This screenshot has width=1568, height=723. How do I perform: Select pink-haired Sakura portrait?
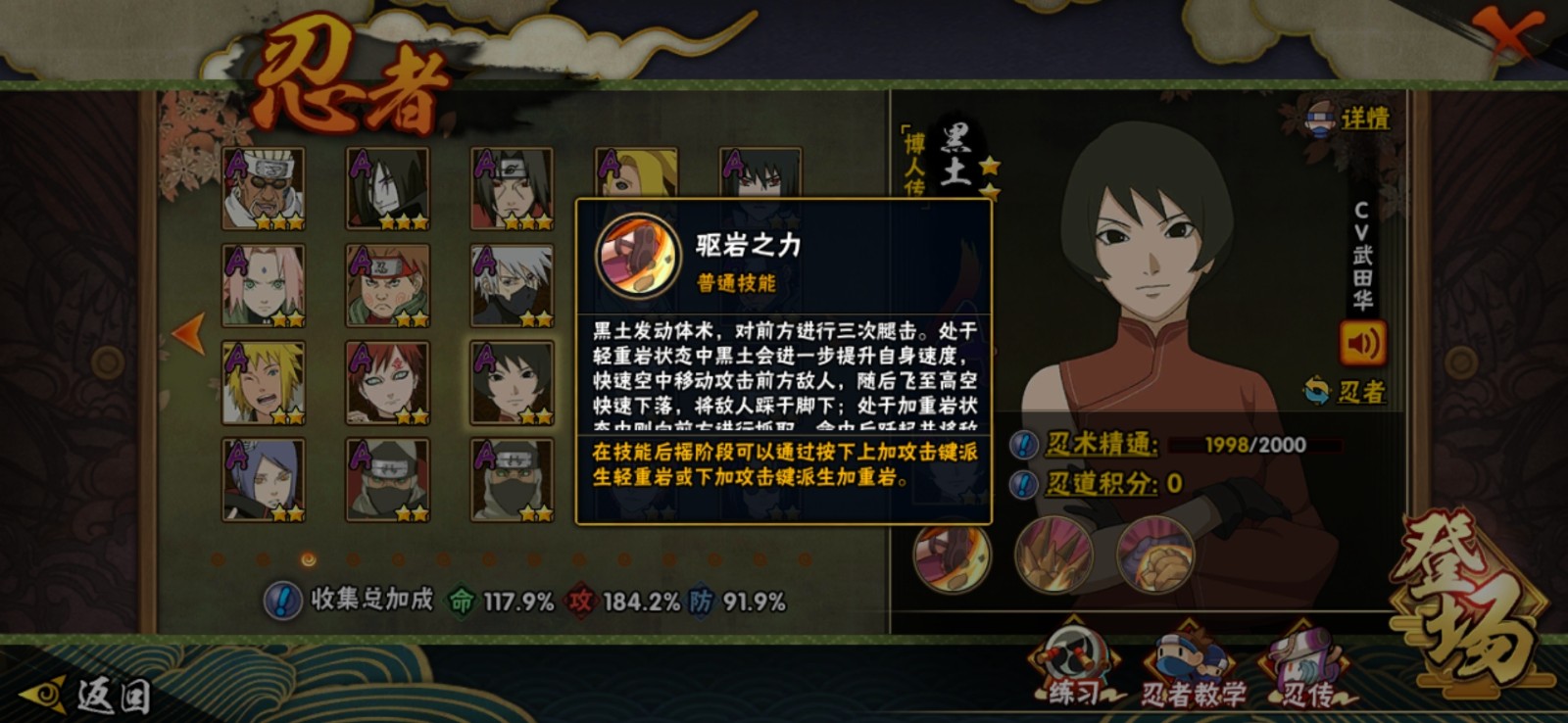263,285
